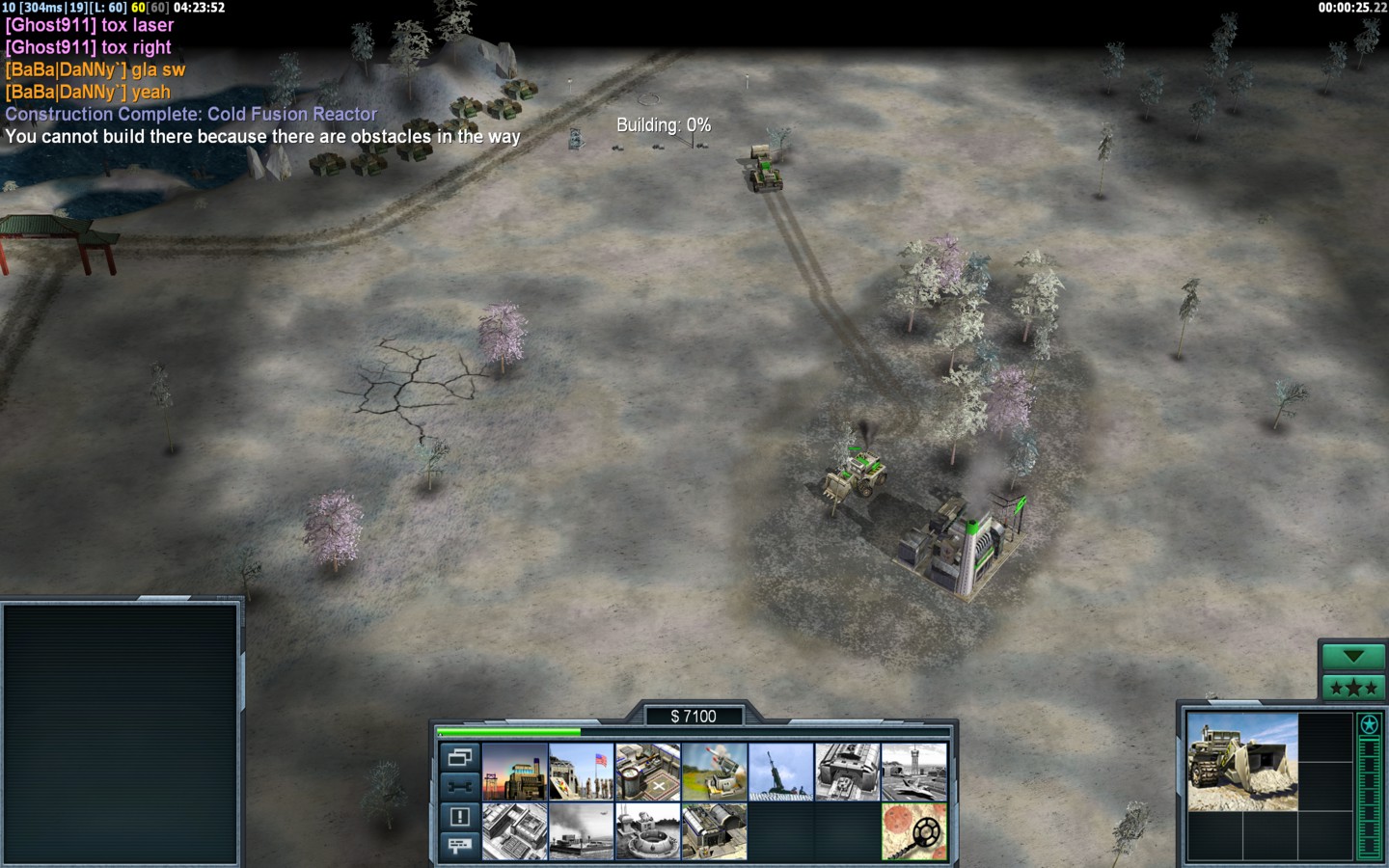Choose the War Factory build icon
The width and height of the screenshot is (1389, 868).
click(848, 772)
